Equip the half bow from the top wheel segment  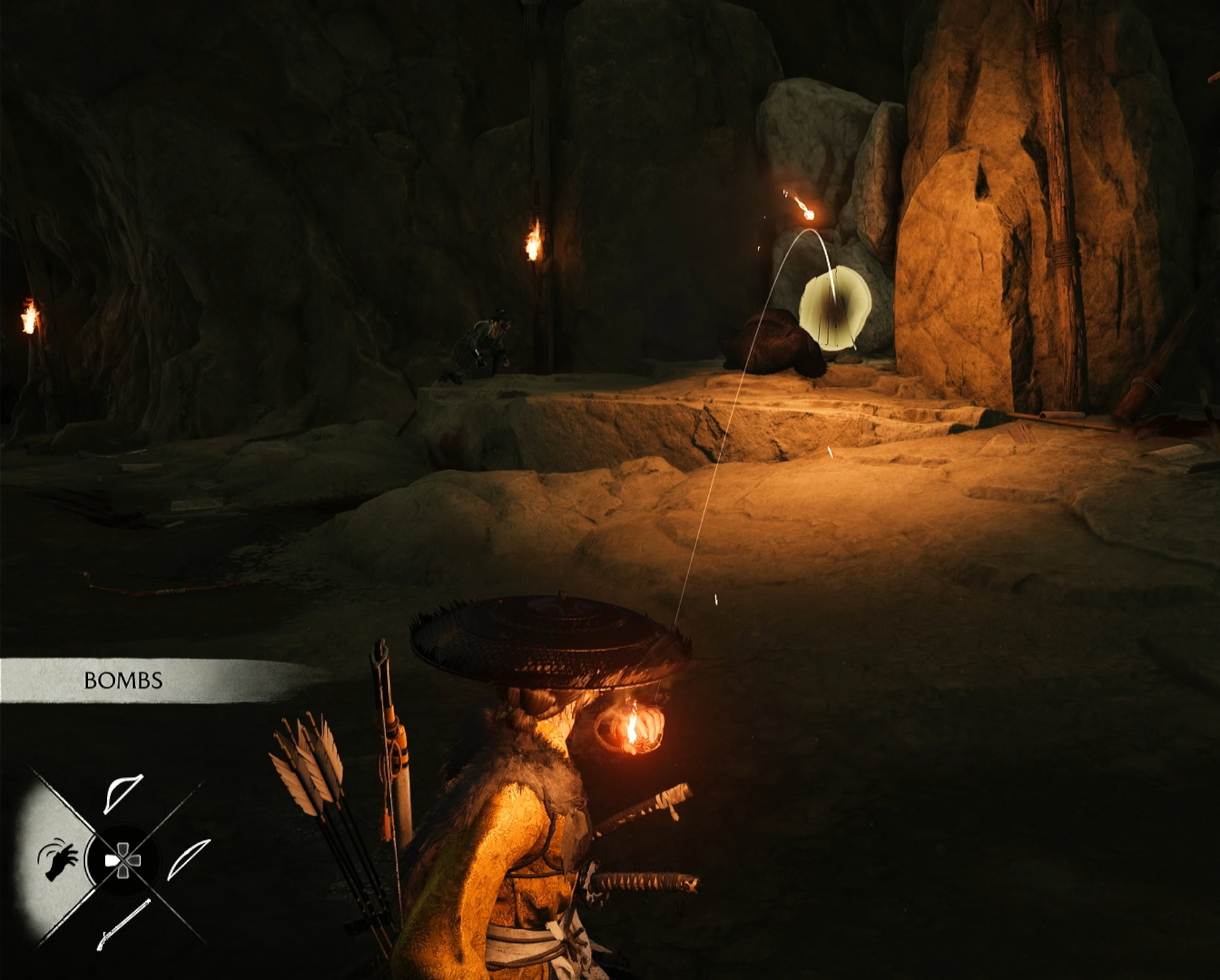coord(123,793)
